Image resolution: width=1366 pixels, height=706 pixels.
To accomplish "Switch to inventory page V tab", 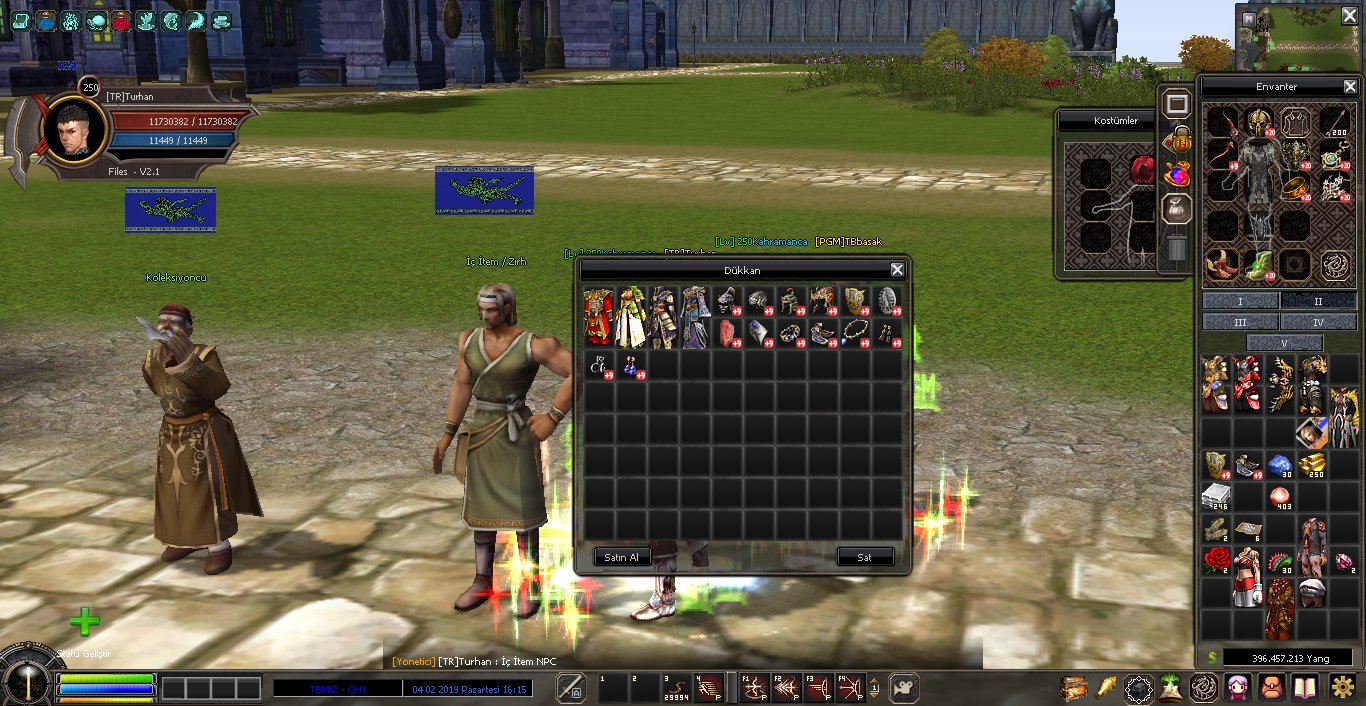I will [1284, 343].
